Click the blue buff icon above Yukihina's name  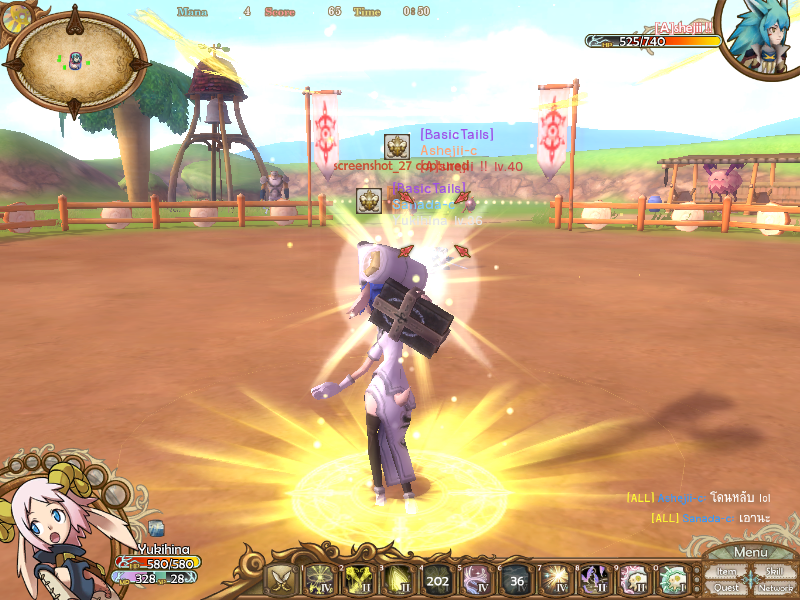pyautogui.click(x=156, y=527)
